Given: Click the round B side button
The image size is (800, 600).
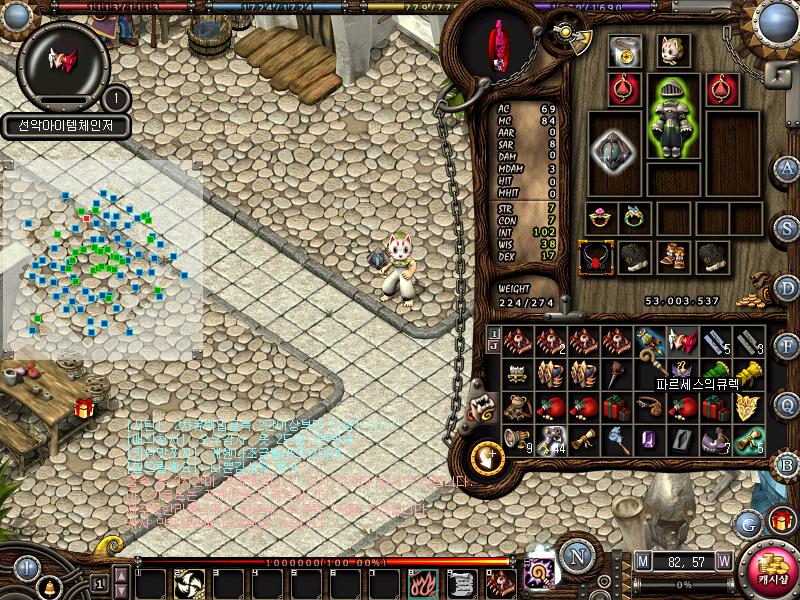Looking at the screenshot, I should 787,464.
